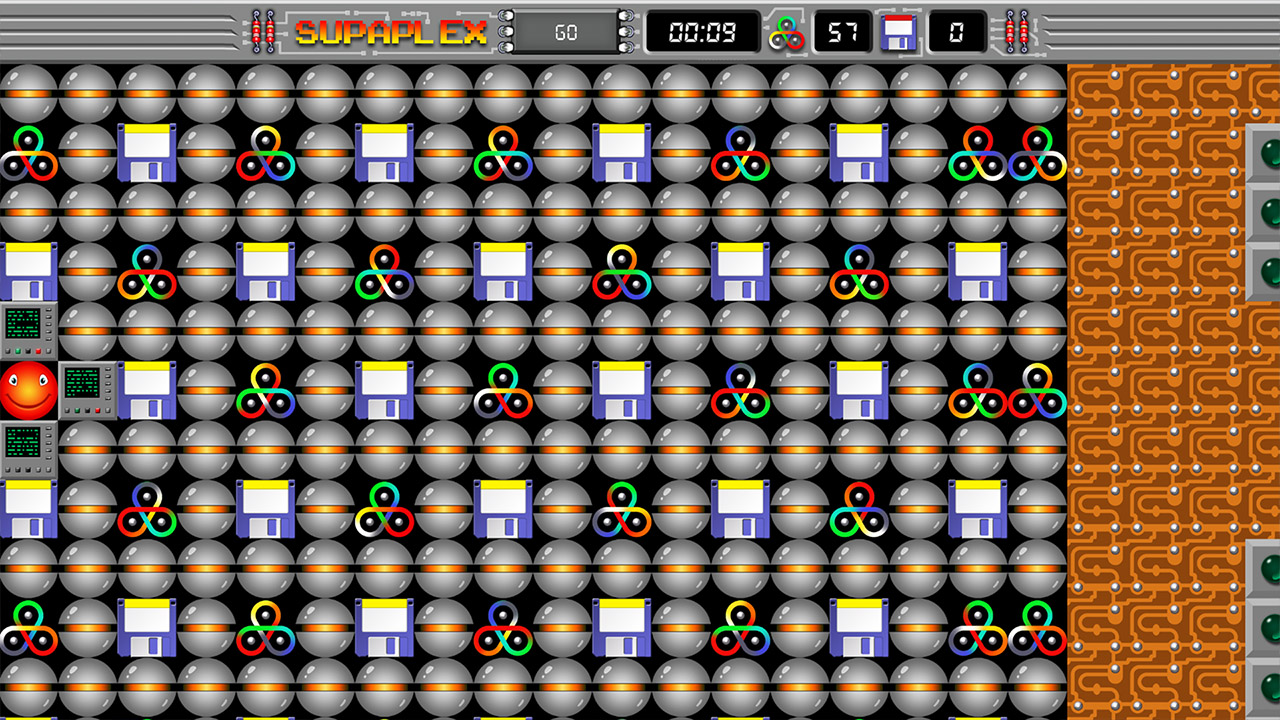1280x720 pixels.
Task: Select Murphy, the red smiley character
Action: (27, 390)
